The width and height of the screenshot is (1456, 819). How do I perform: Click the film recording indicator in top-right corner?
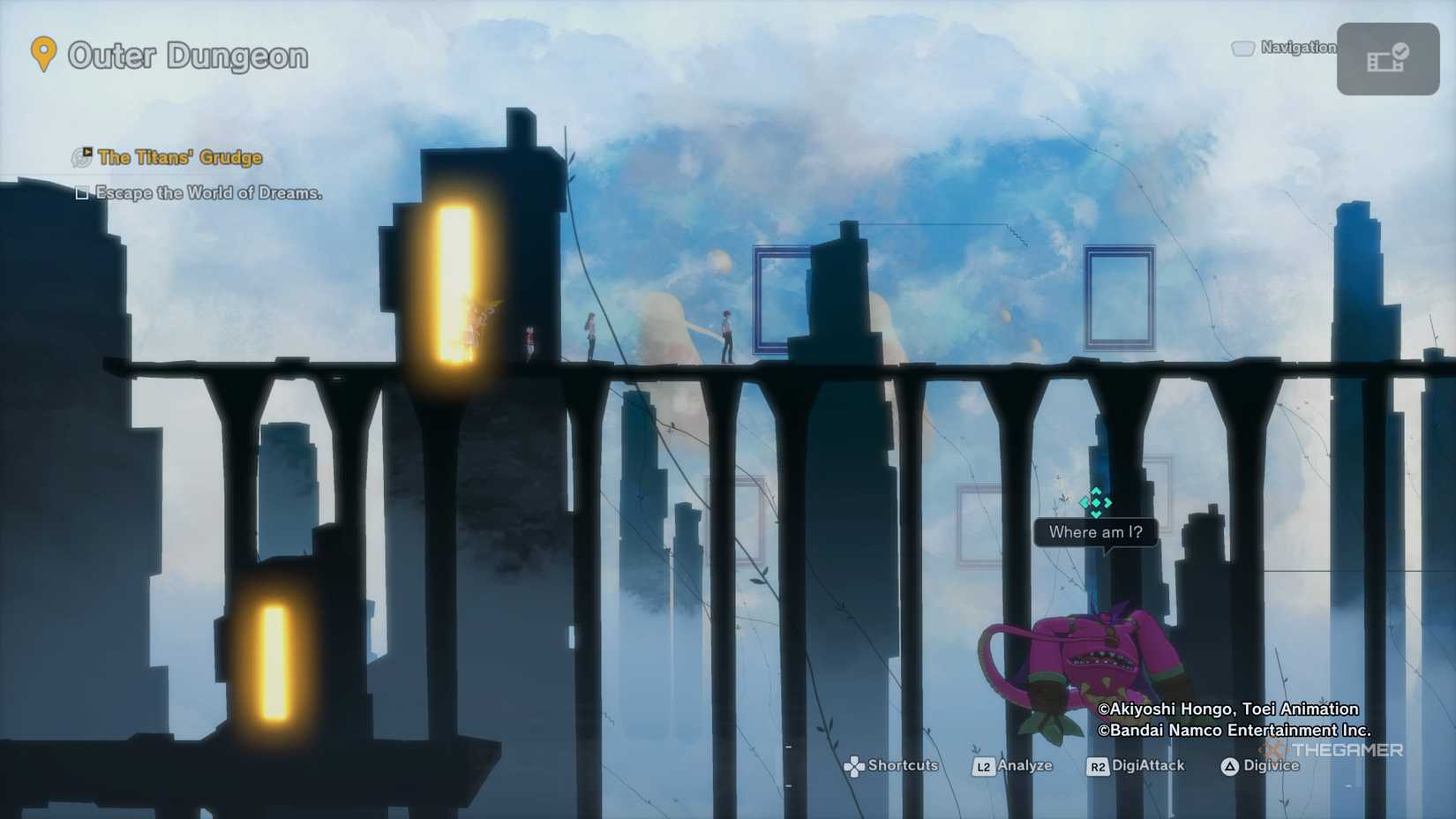[x=1387, y=59]
